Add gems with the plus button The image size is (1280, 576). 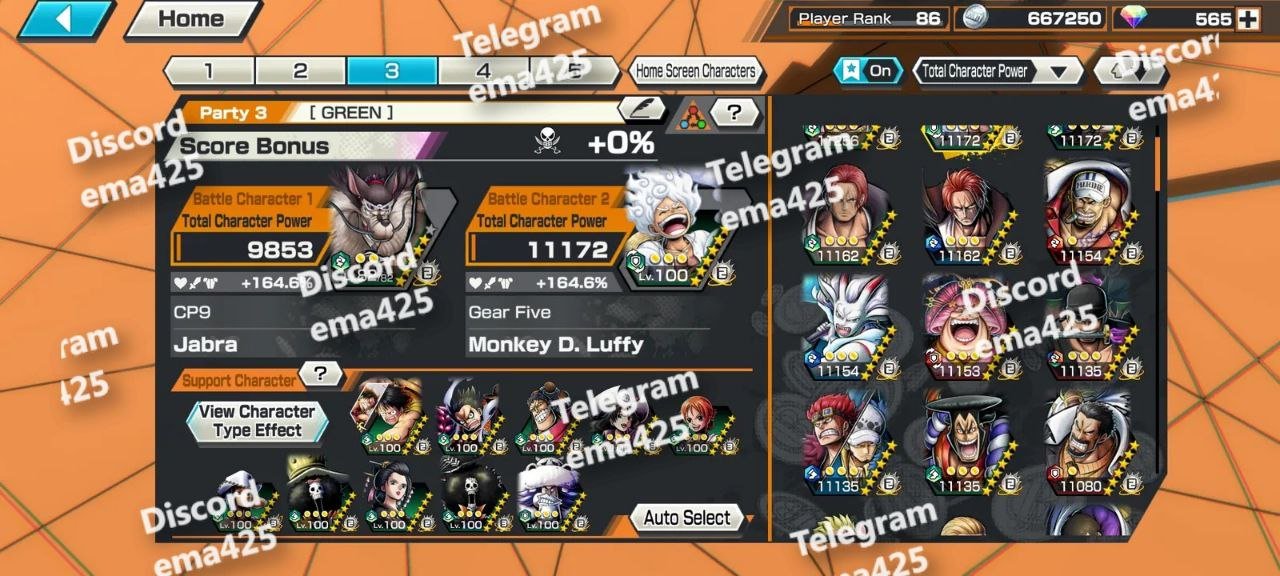click(1247, 19)
